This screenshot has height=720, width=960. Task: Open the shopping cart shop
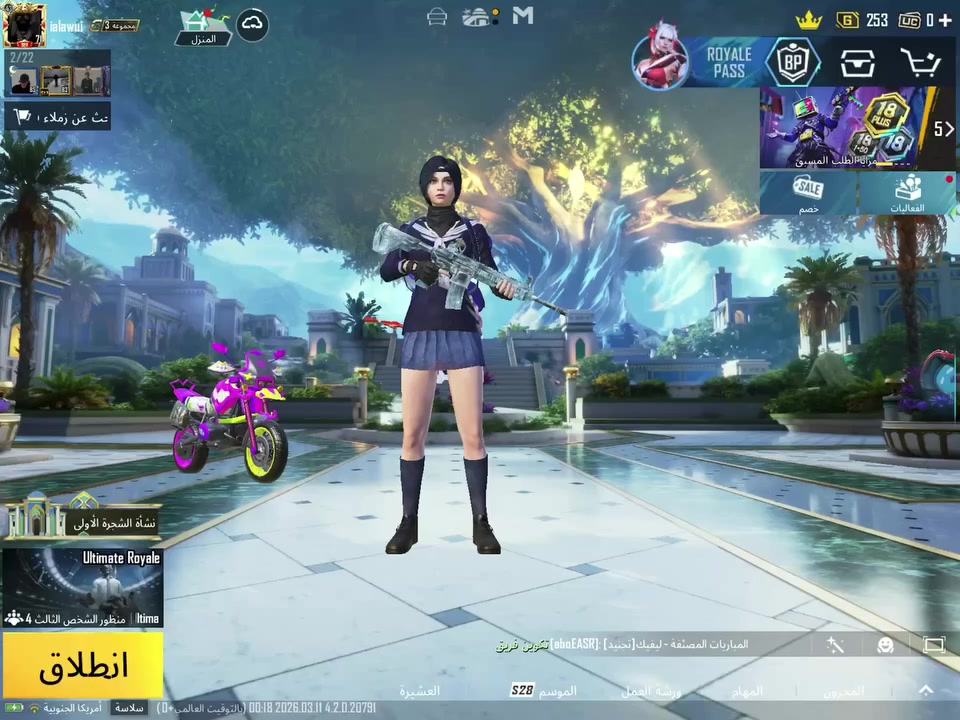pos(920,63)
